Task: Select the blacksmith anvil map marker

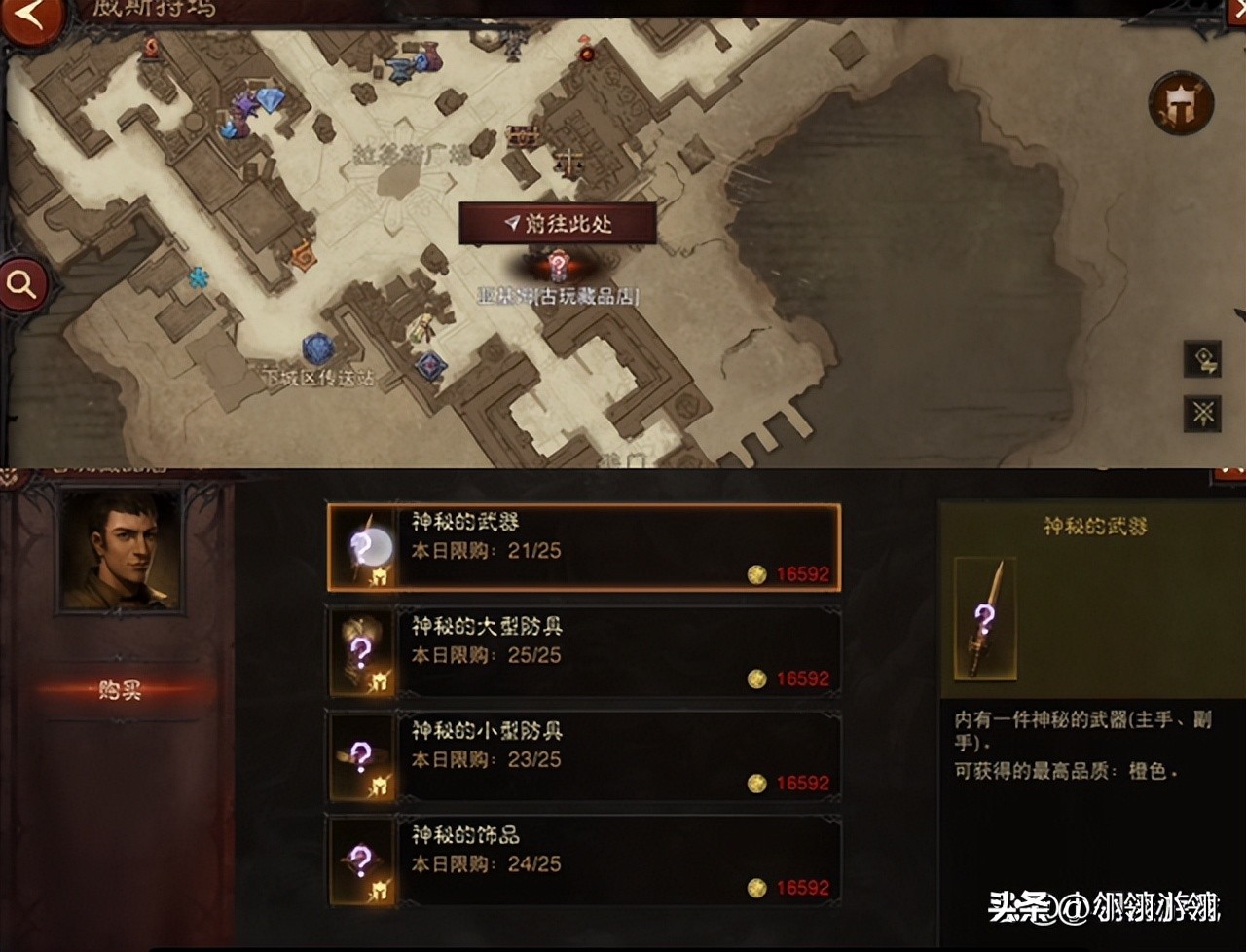Action: [x=399, y=70]
